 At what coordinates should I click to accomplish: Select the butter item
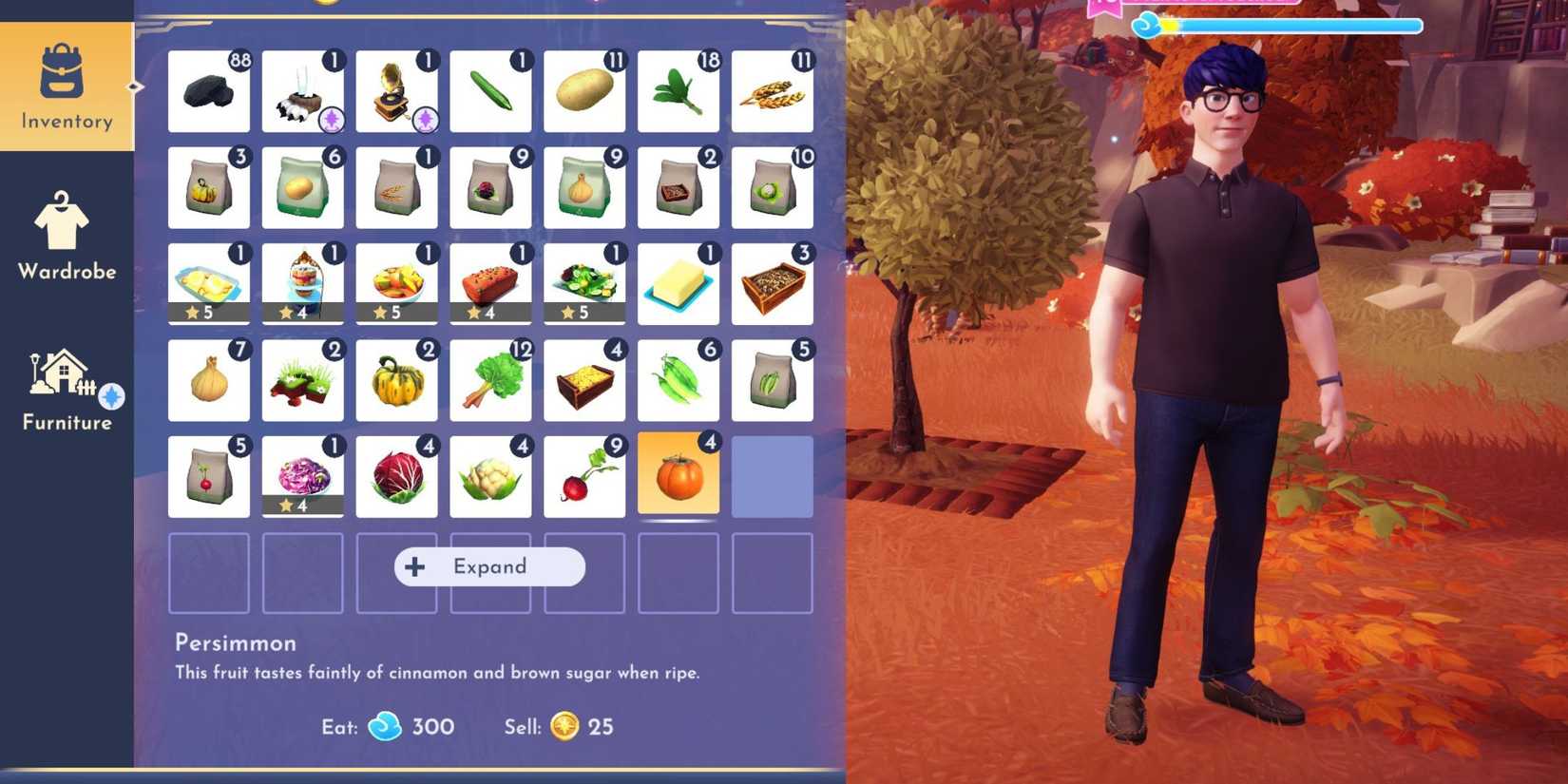(x=679, y=284)
